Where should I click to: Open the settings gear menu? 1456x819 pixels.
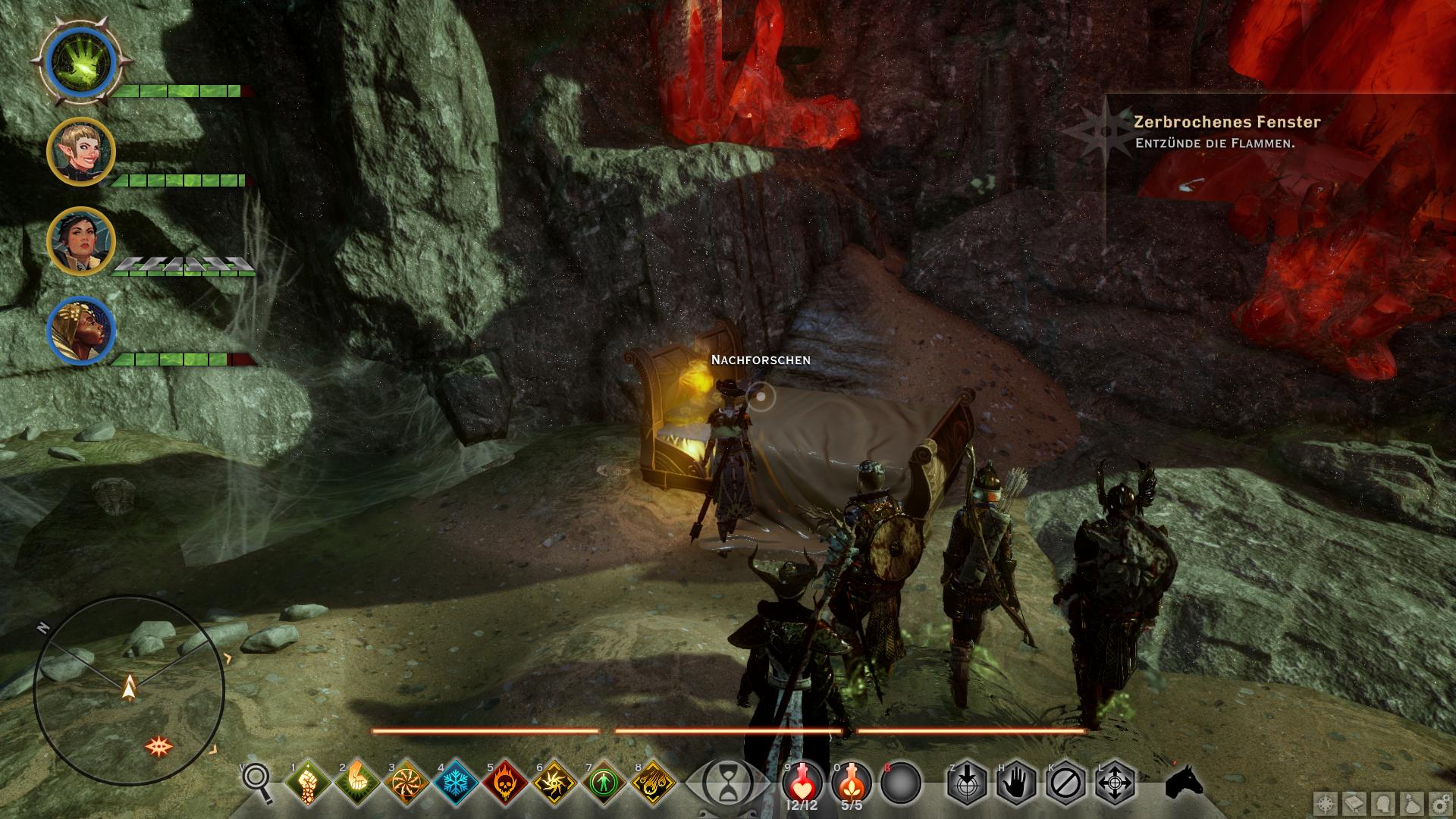point(1439,803)
